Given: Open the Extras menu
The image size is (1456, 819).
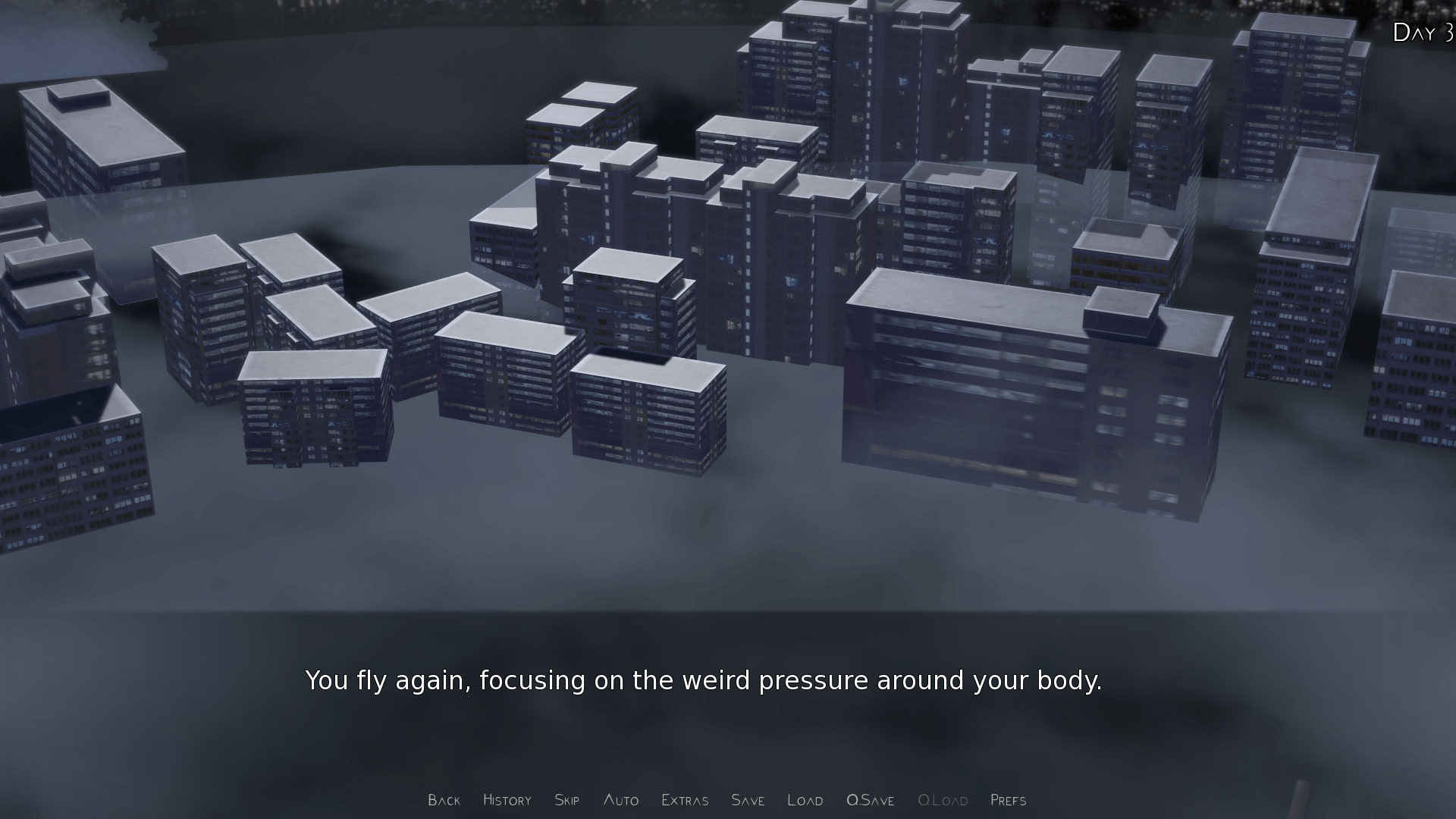Looking at the screenshot, I should pos(685,800).
